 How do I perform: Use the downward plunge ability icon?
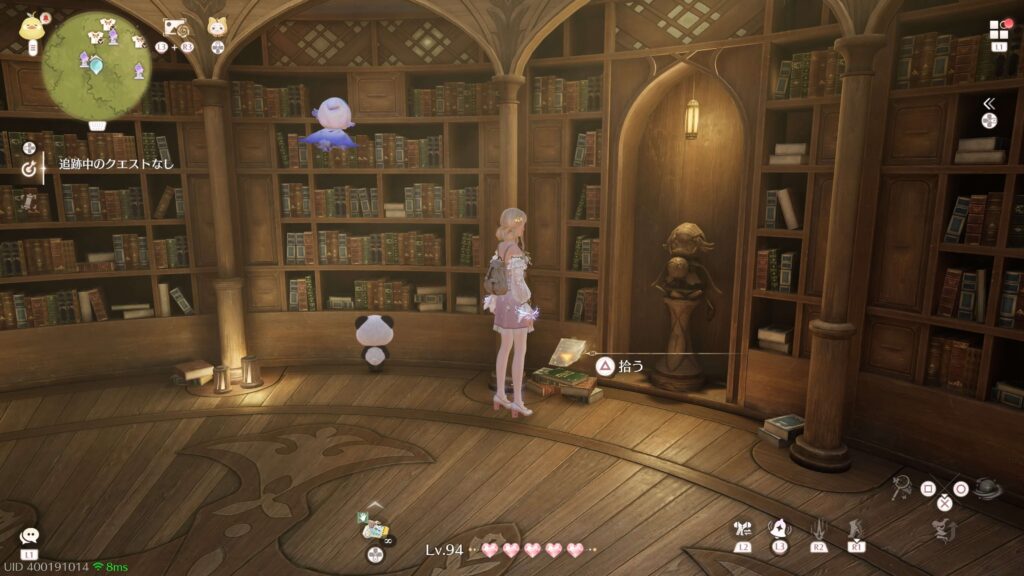coord(818,529)
